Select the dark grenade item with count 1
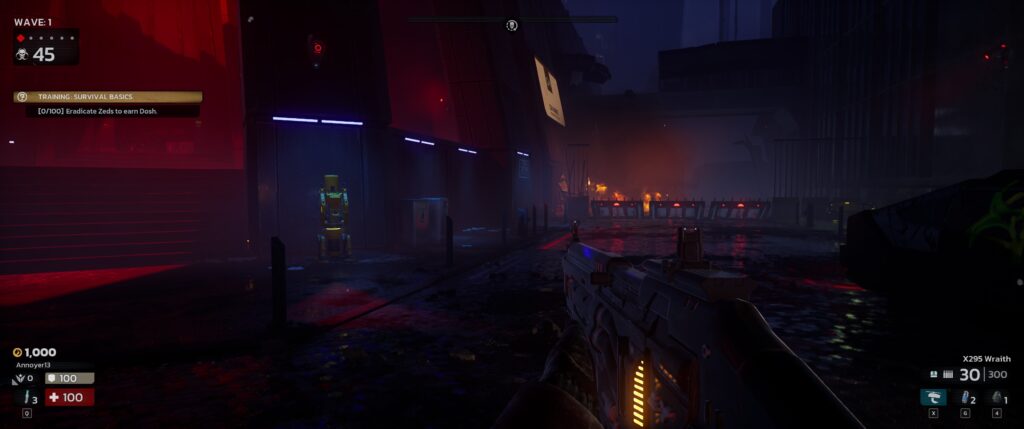This screenshot has width=1024, height=429. tap(996, 397)
